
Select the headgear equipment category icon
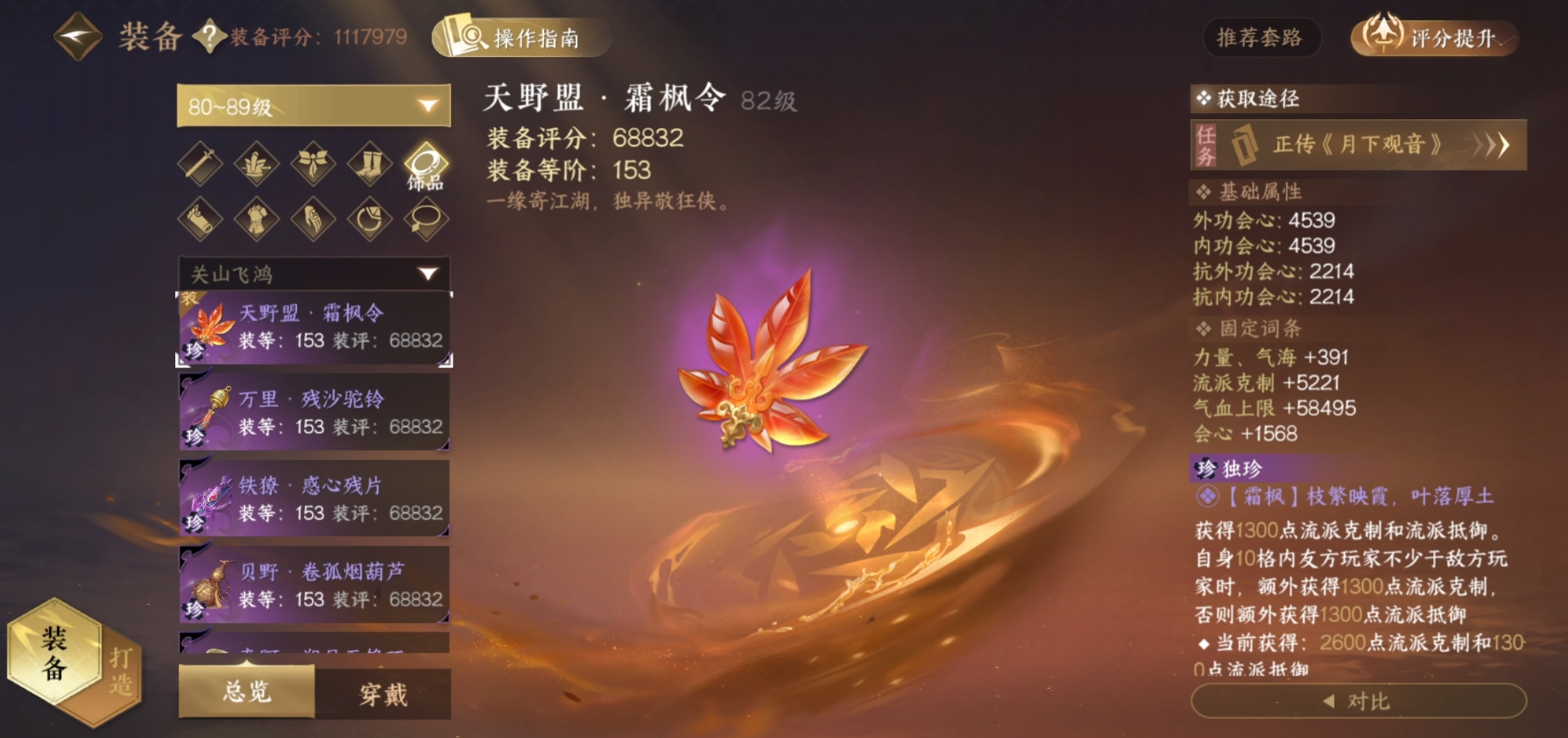click(x=254, y=165)
